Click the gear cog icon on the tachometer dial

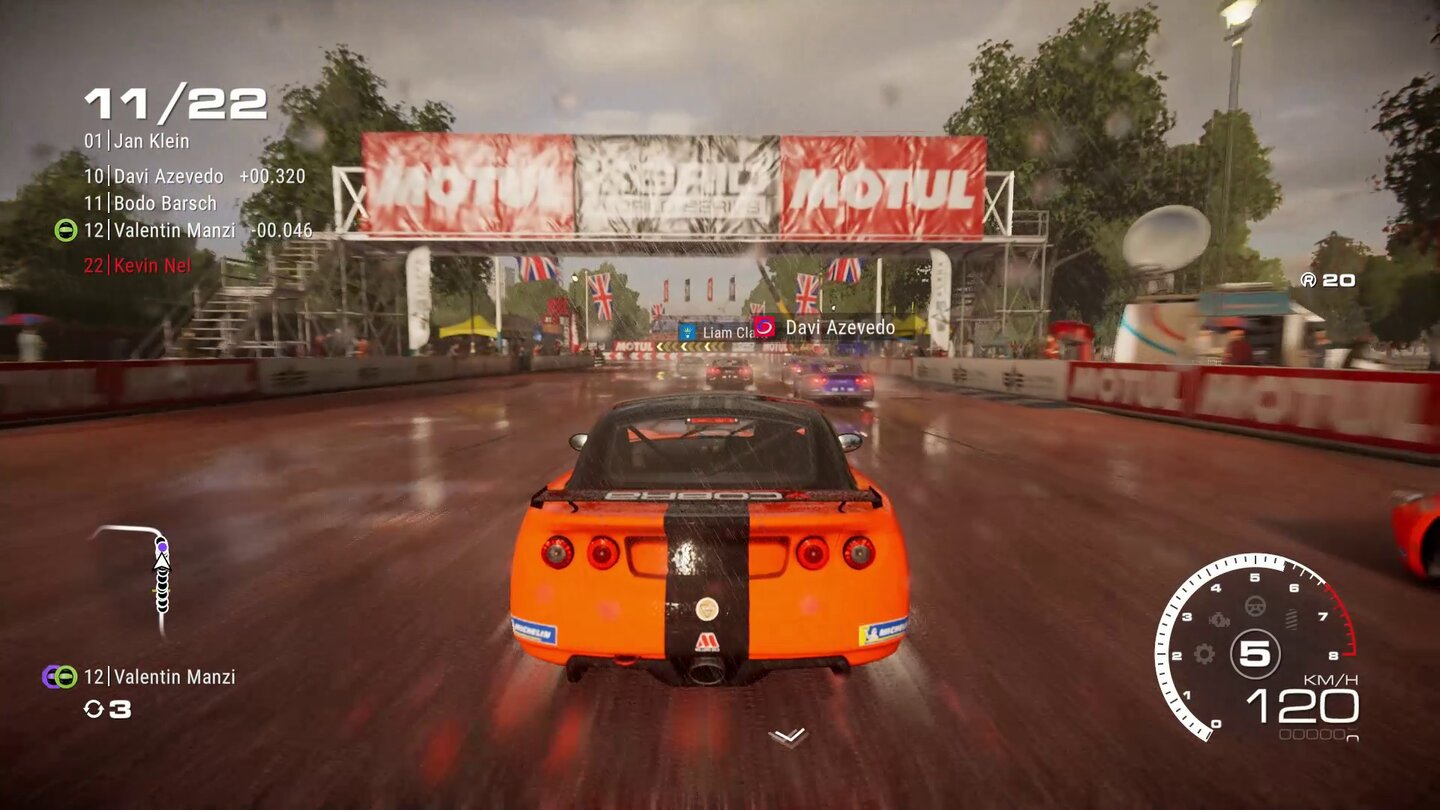[1204, 654]
